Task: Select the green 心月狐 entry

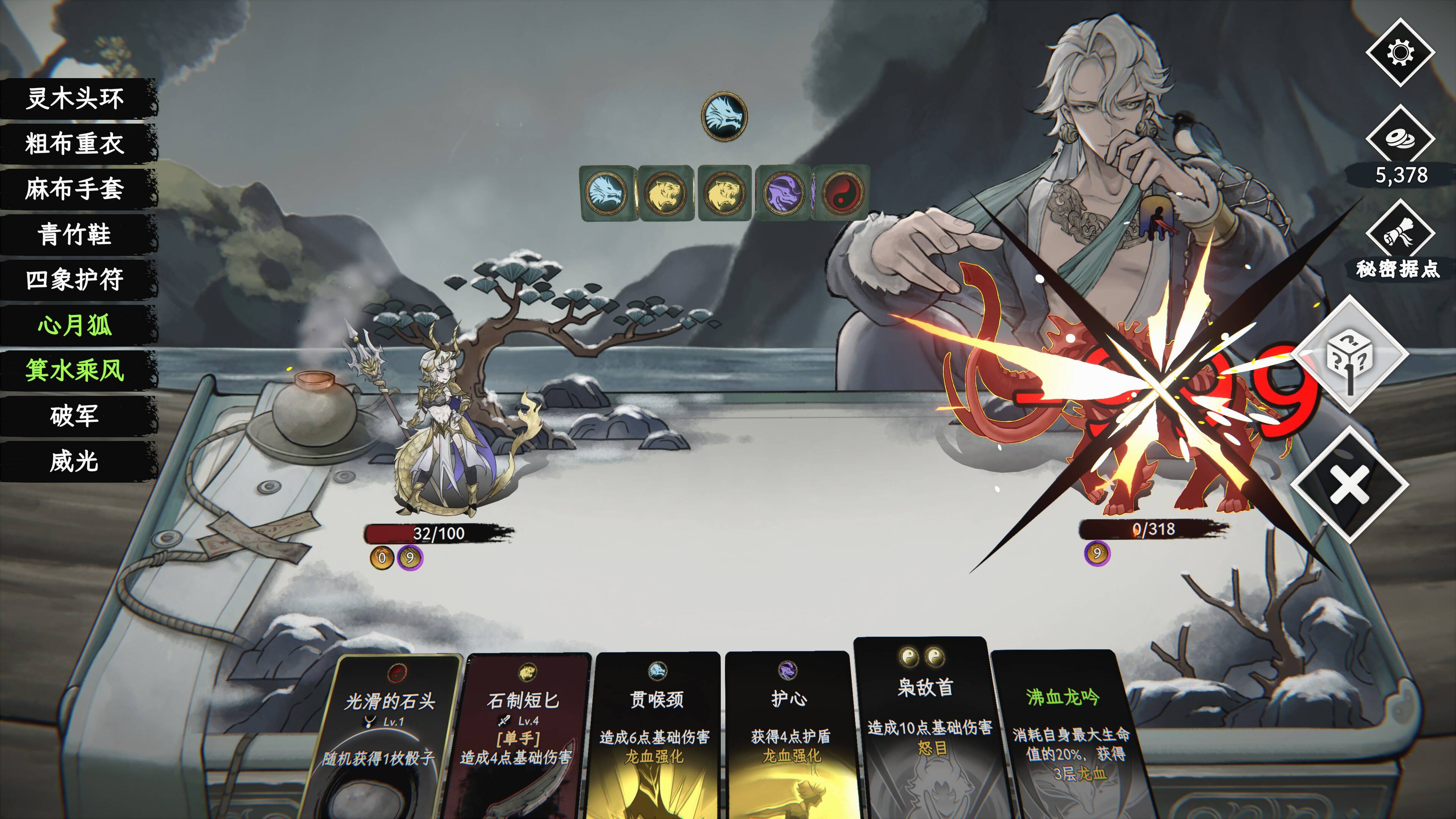Action: tap(75, 325)
